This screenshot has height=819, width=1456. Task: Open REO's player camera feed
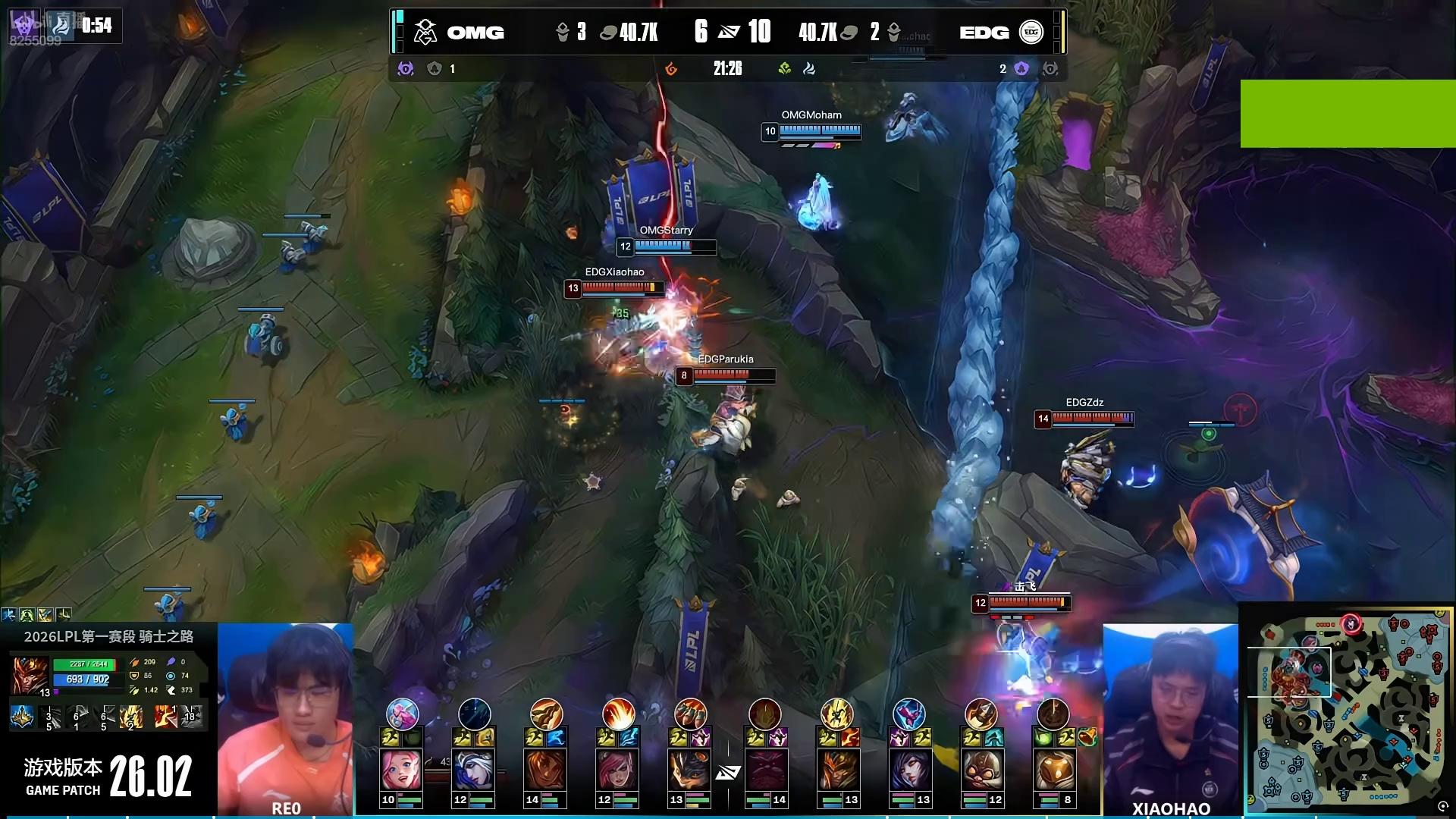(285, 717)
